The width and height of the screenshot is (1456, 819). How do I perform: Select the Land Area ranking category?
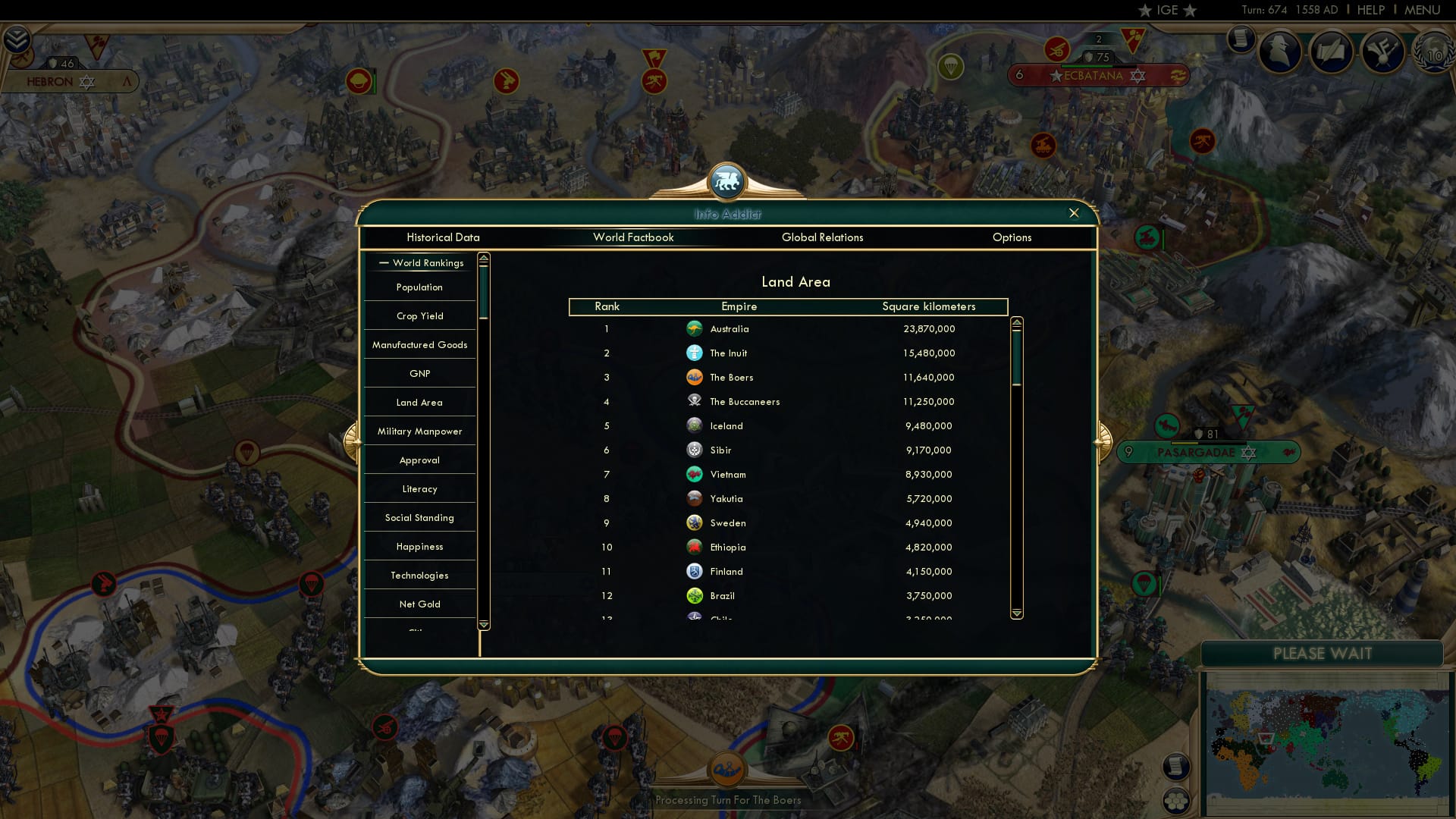pos(419,402)
